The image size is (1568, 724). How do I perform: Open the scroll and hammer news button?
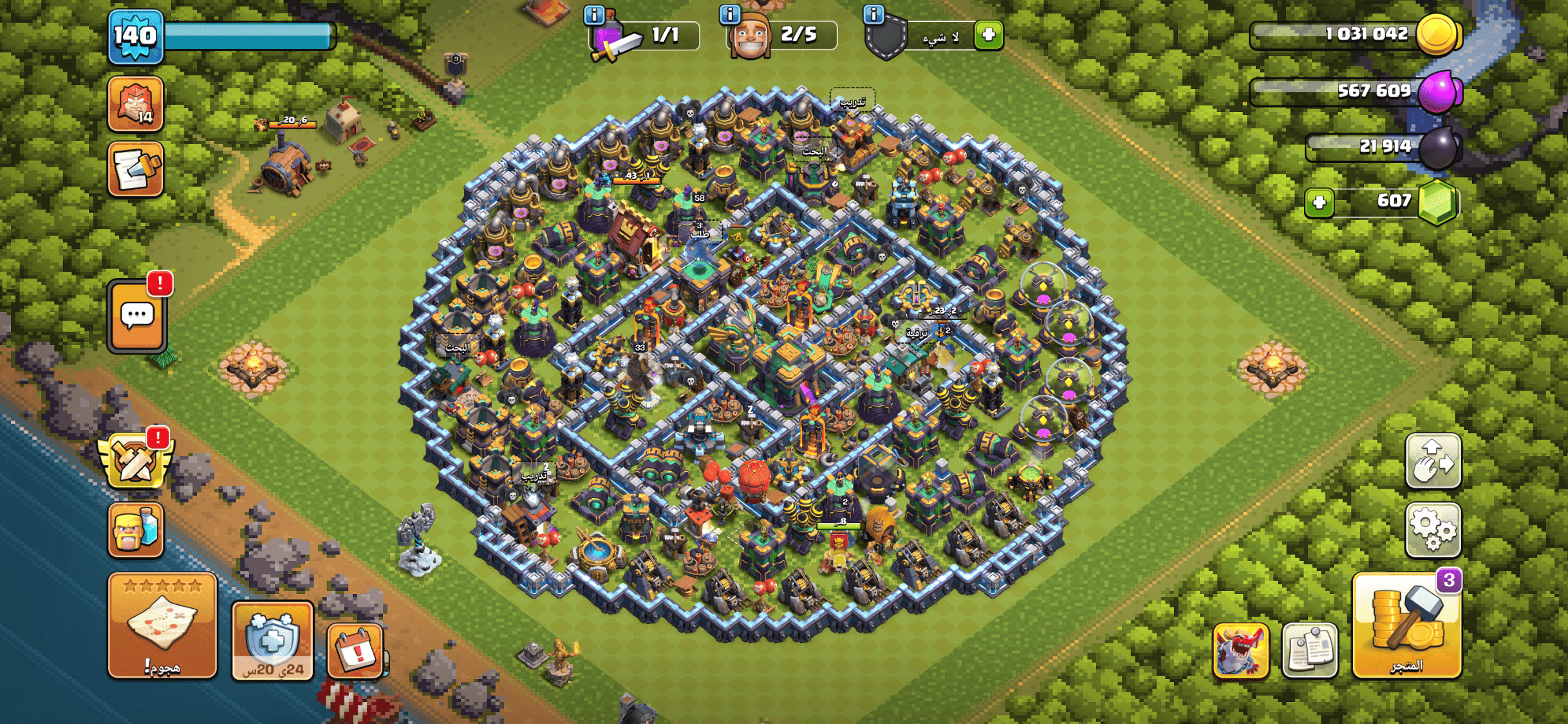tap(135, 169)
